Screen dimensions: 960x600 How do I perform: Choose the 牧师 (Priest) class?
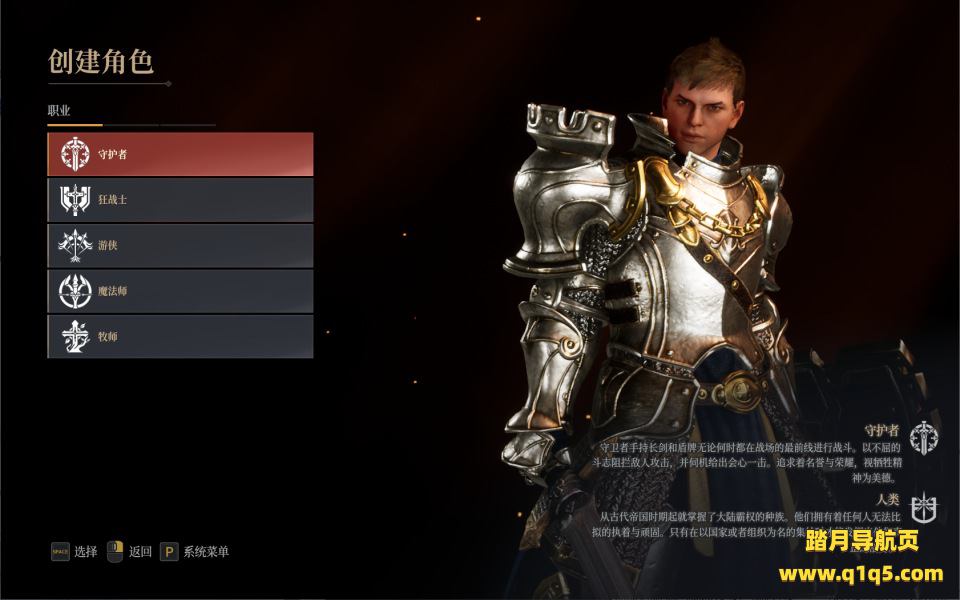(x=180, y=337)
